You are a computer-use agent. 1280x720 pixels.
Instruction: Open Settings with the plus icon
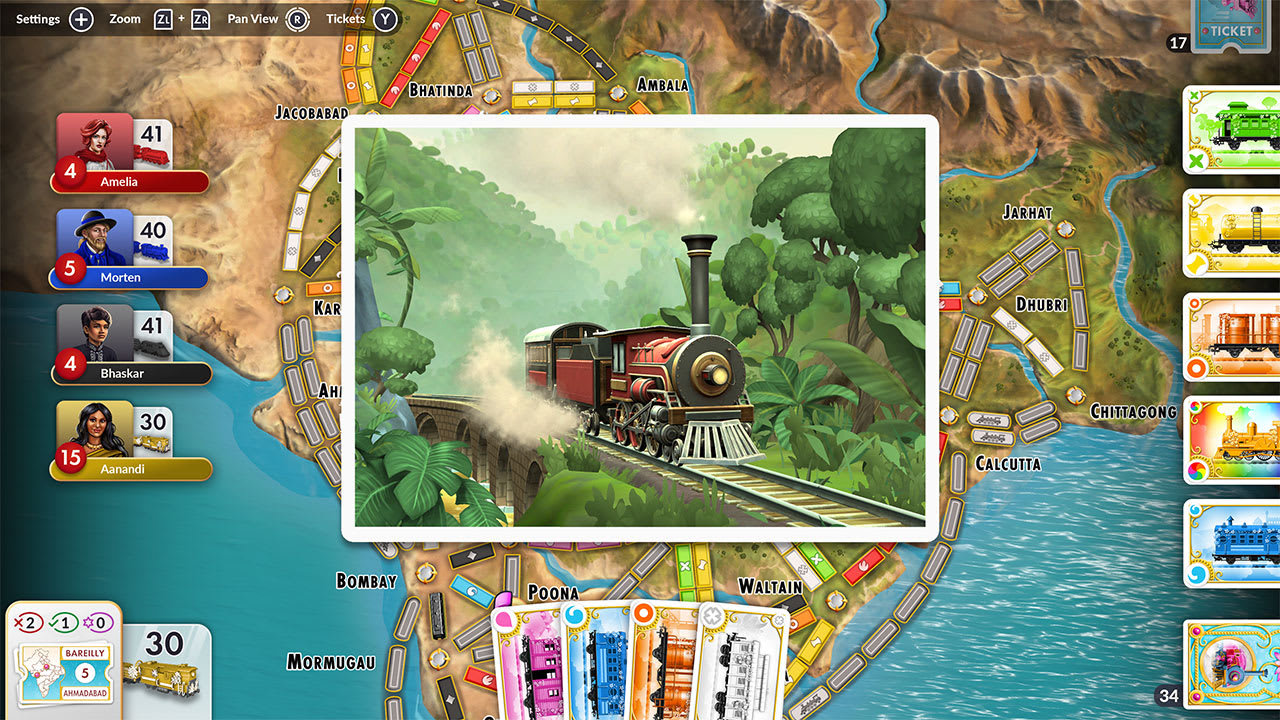(80, 18)
